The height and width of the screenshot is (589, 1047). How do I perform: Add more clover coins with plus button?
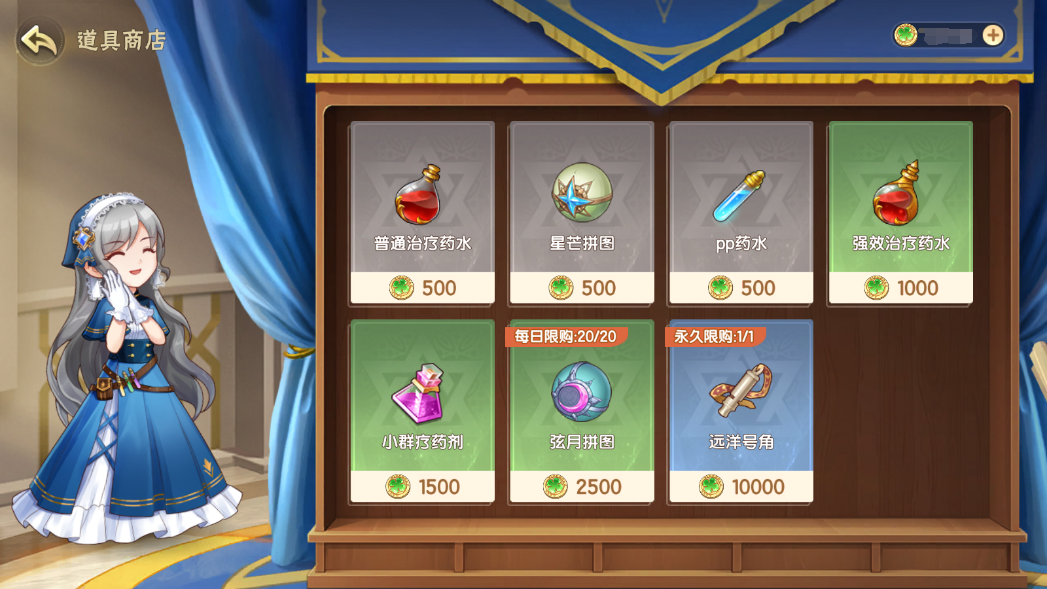point(992,35)
